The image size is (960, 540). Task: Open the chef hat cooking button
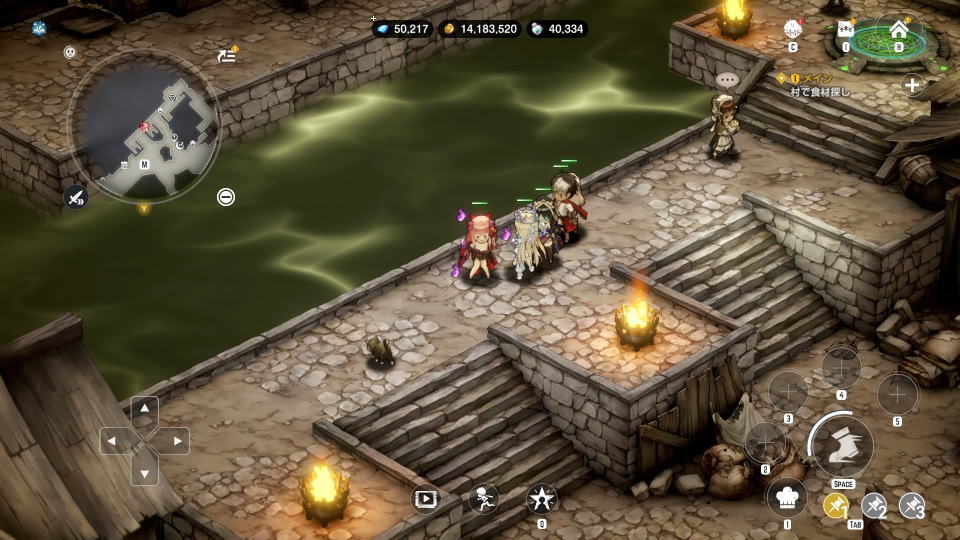(786, 497)
